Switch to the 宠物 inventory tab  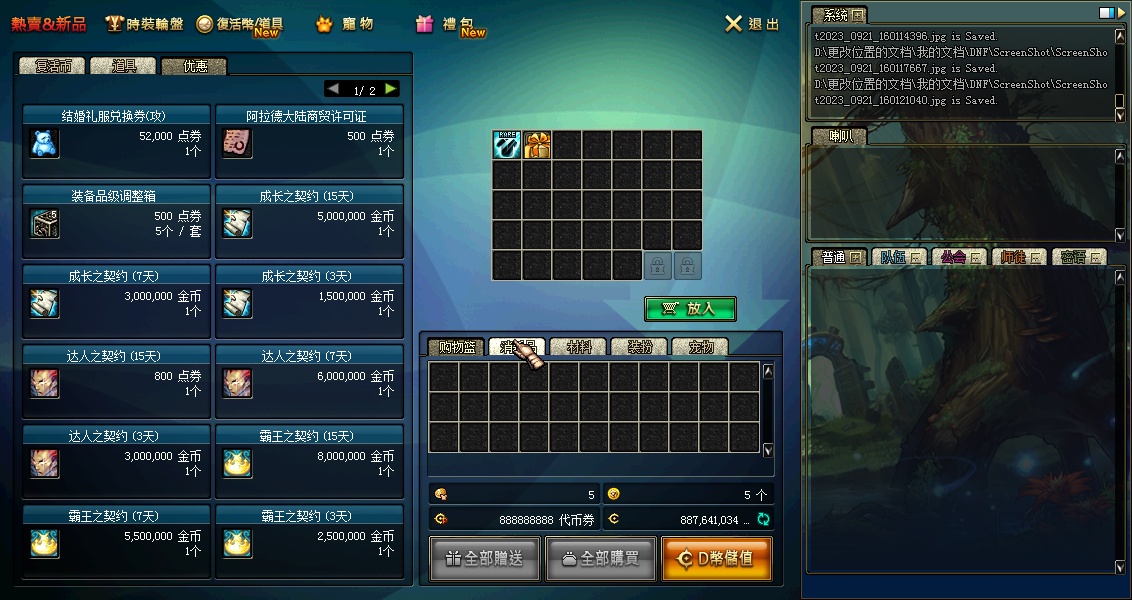[699, 347]
